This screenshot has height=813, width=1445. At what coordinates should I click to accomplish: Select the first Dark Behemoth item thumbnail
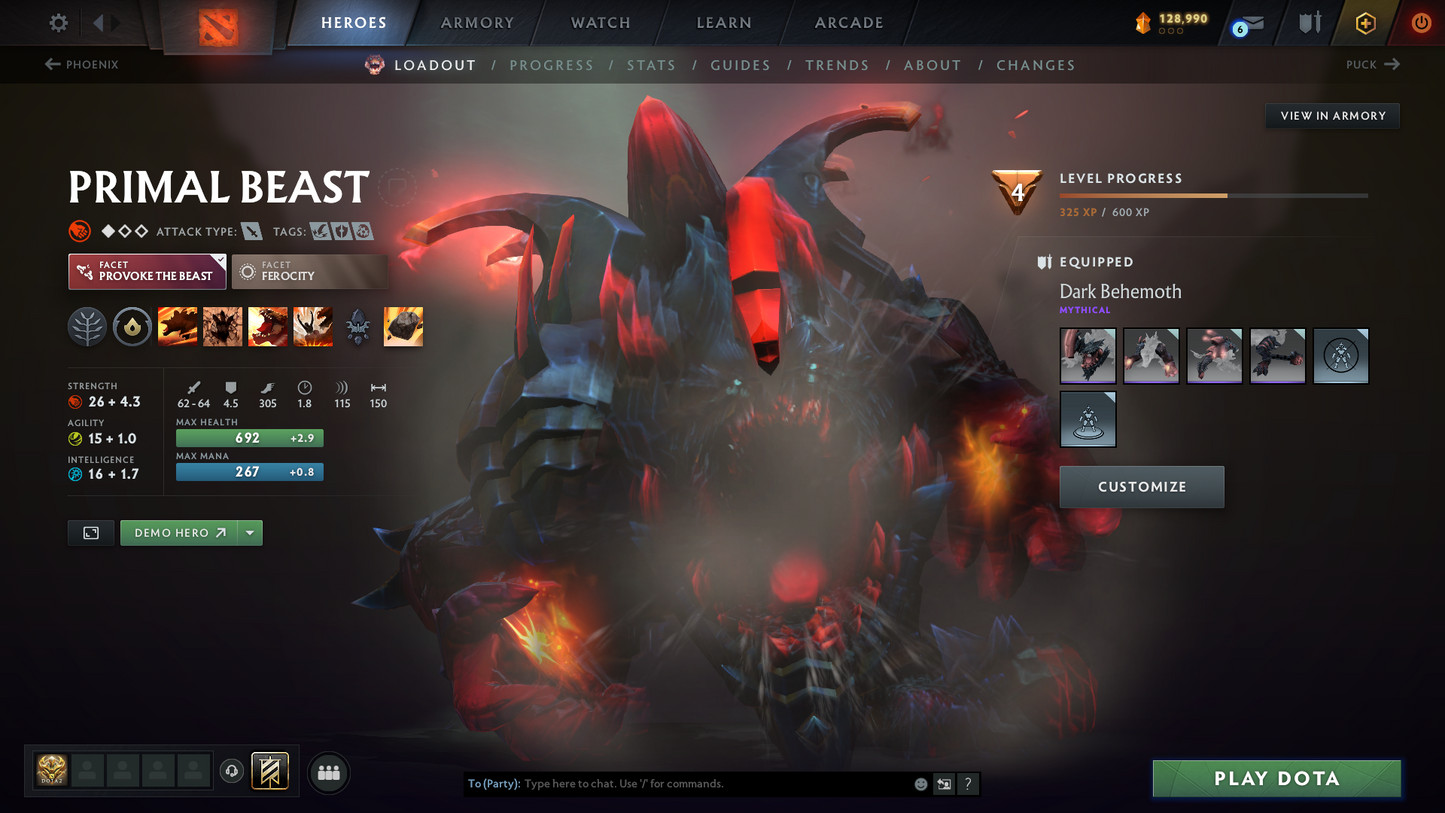pos(1088,355)
